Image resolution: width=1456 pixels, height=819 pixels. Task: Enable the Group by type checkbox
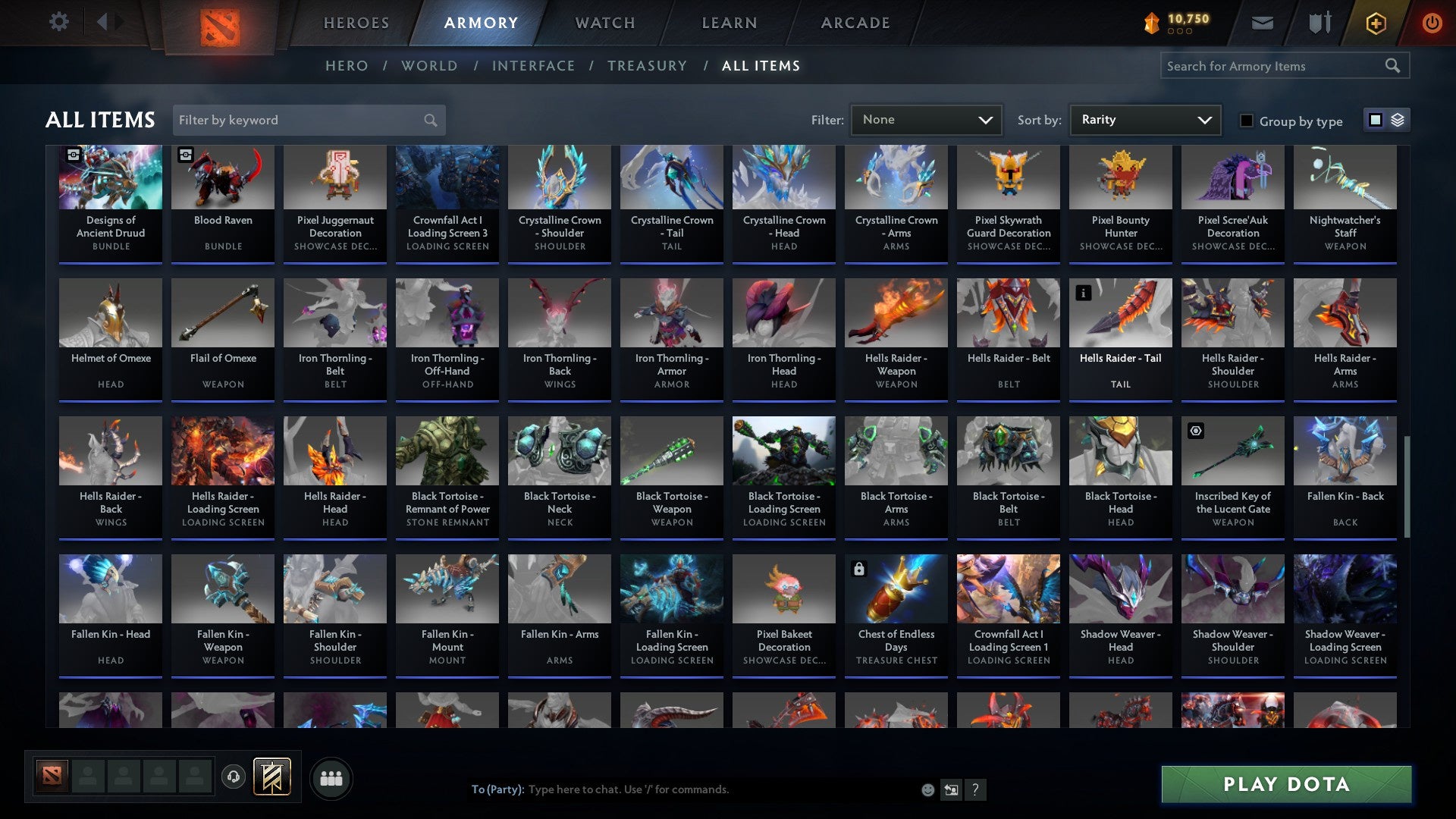(1246, 121)
